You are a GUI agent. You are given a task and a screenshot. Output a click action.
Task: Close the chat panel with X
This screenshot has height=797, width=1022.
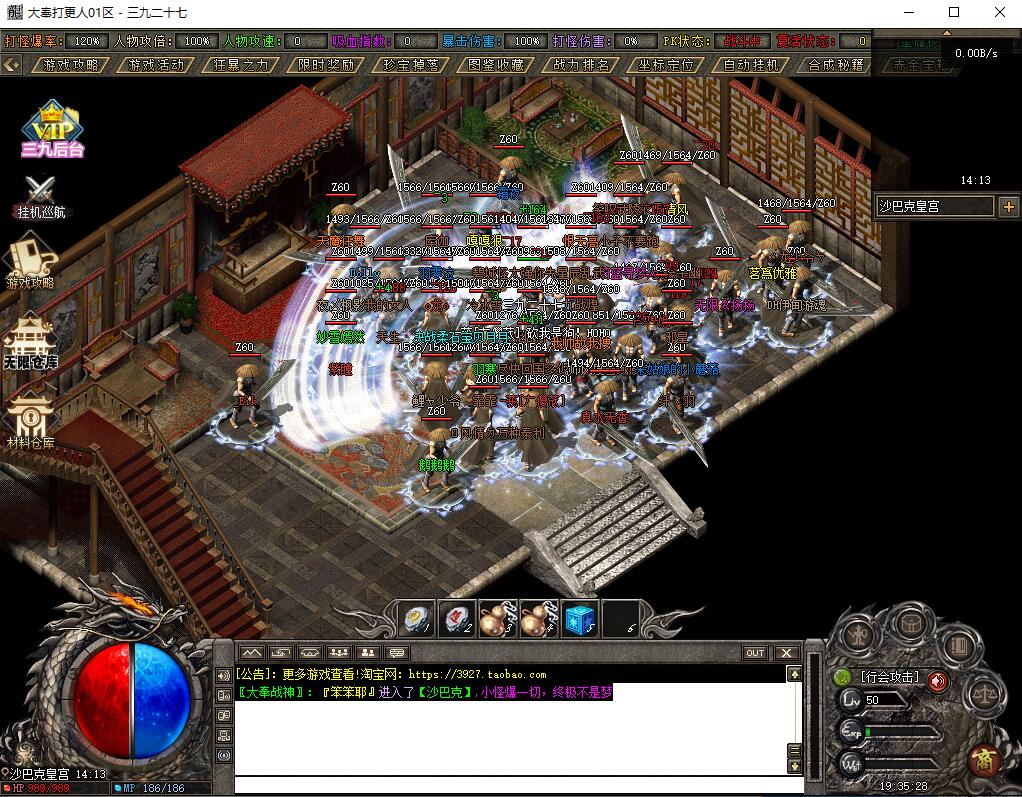coord(787,653)
